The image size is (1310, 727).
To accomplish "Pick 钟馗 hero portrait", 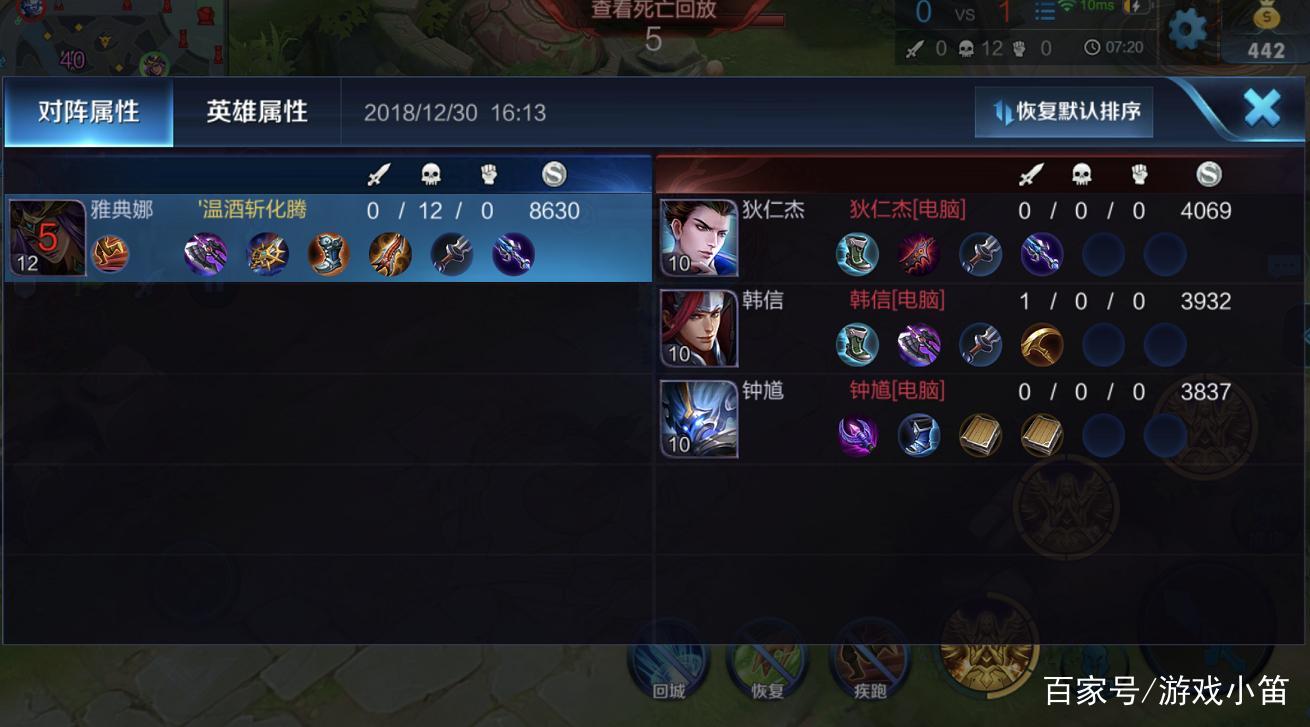I will point(698,418).
